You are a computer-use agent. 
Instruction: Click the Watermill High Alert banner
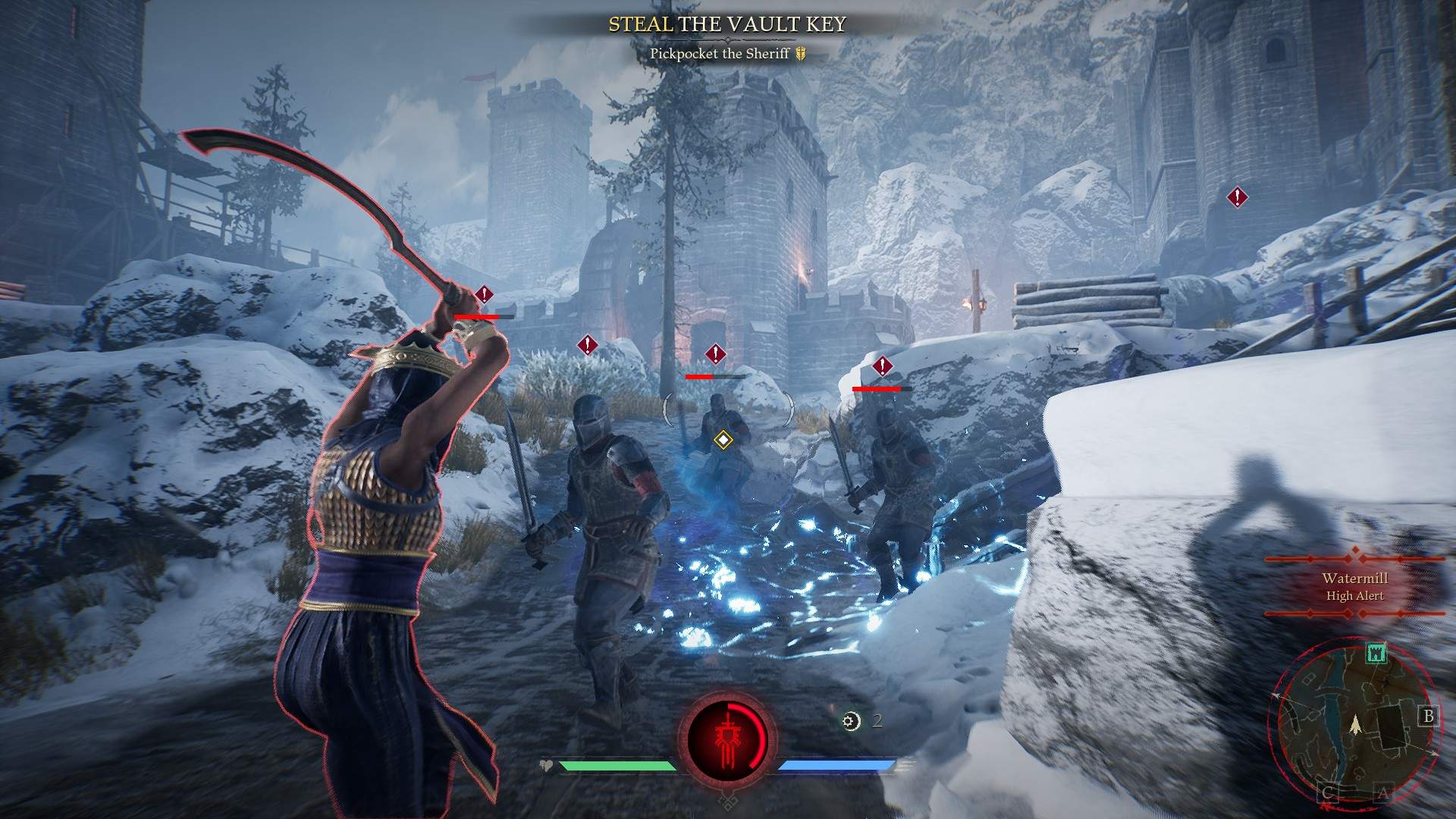tap(1354, 587)
